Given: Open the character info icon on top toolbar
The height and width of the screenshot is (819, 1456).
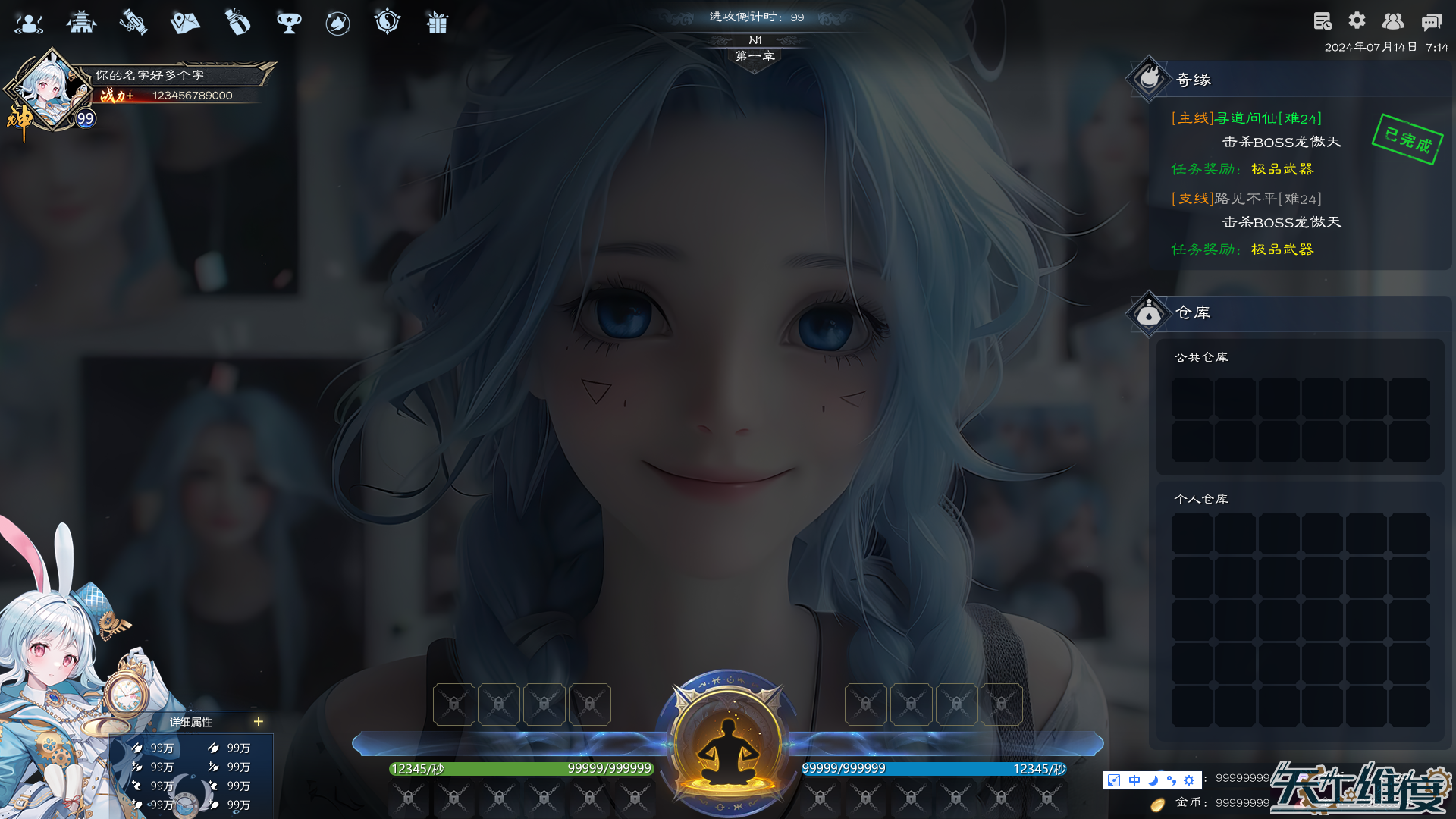Looking at the screenshot, I should [29, 23].
